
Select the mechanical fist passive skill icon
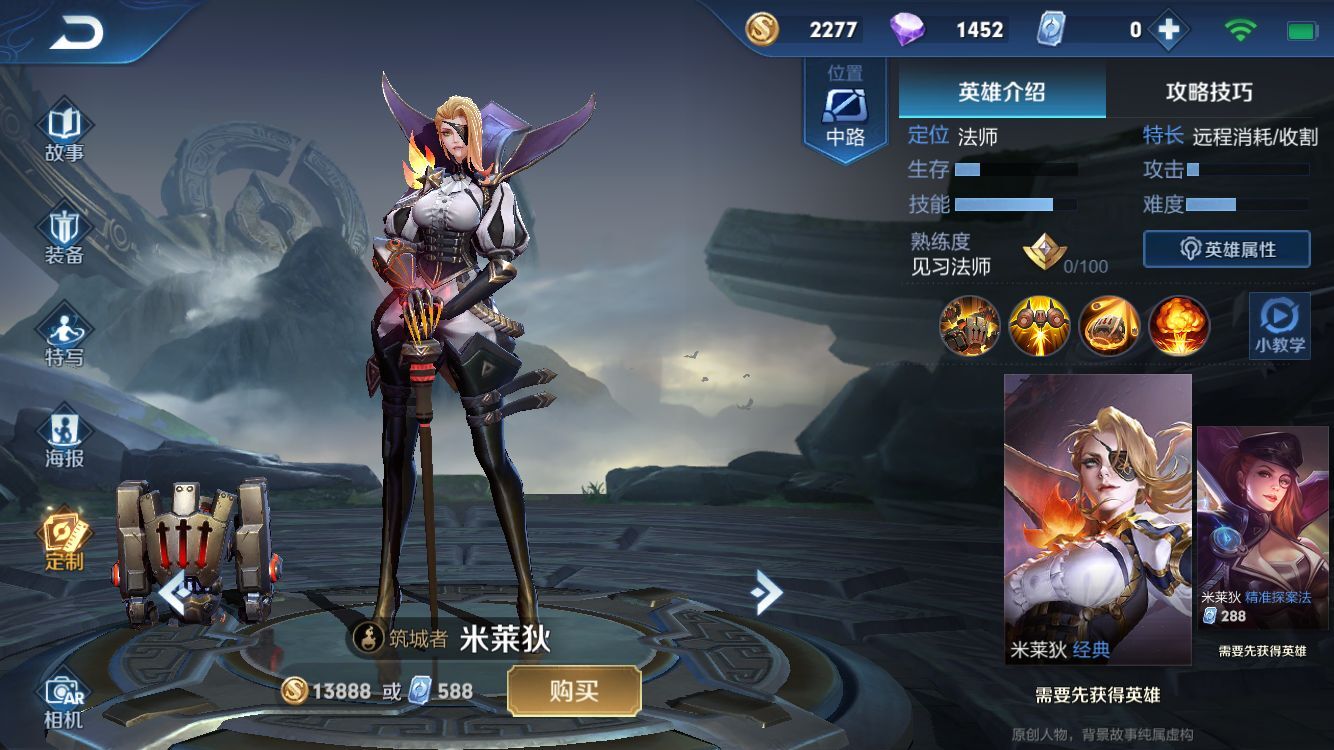point(969,326)
